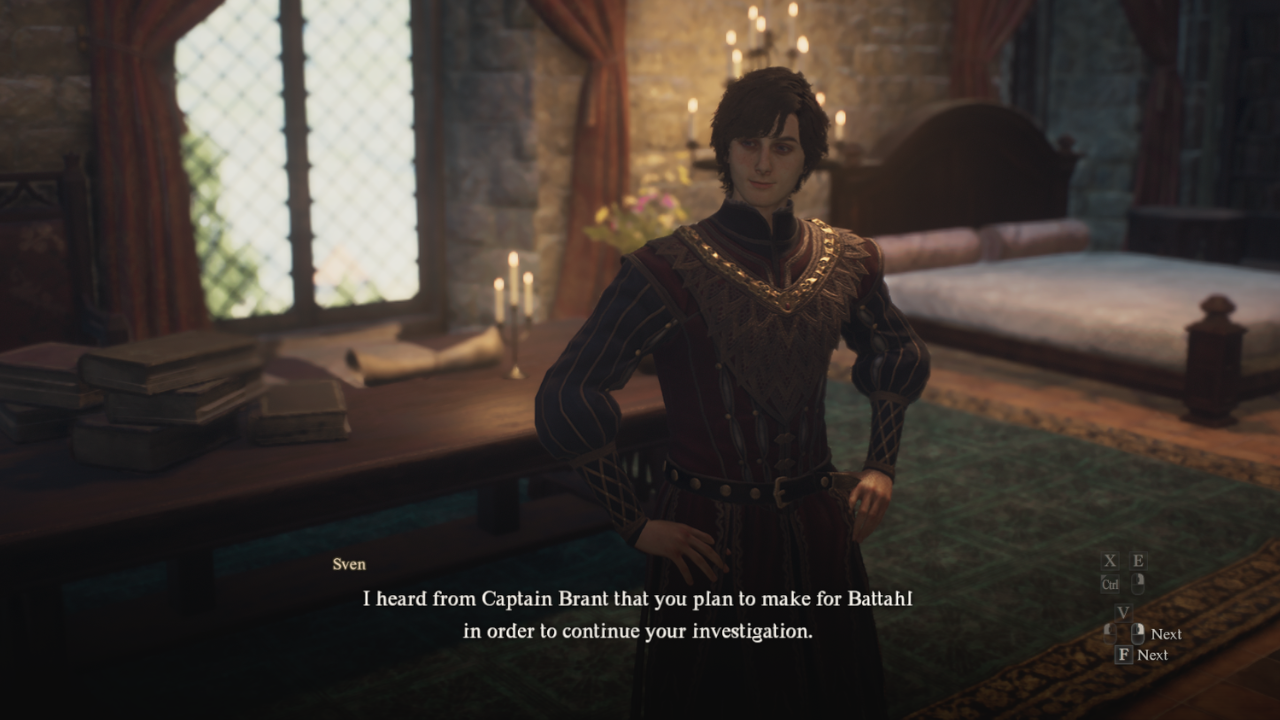Click the second dialogue line about the investigation
Screen dimensions: 1280x720
(x=640, y=631)
